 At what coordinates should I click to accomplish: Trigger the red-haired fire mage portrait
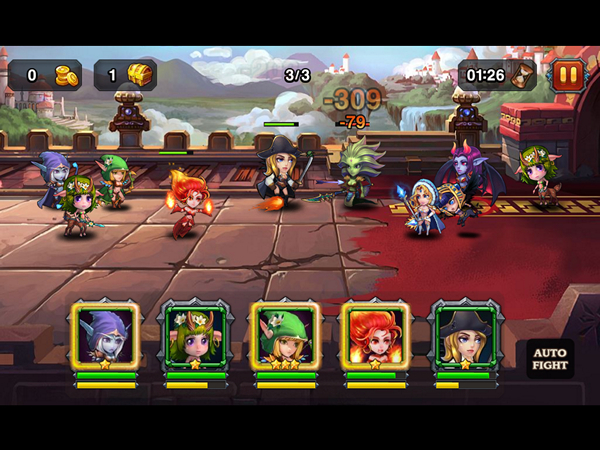375,336
